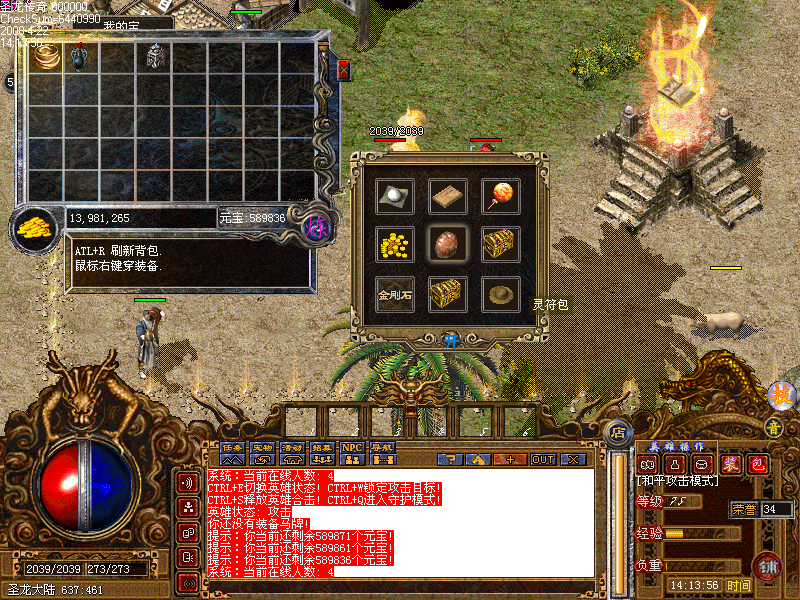This screenshot has height=600, width=800.
Task: Open the purple 炼 refine button
Action: pos(315,226)
